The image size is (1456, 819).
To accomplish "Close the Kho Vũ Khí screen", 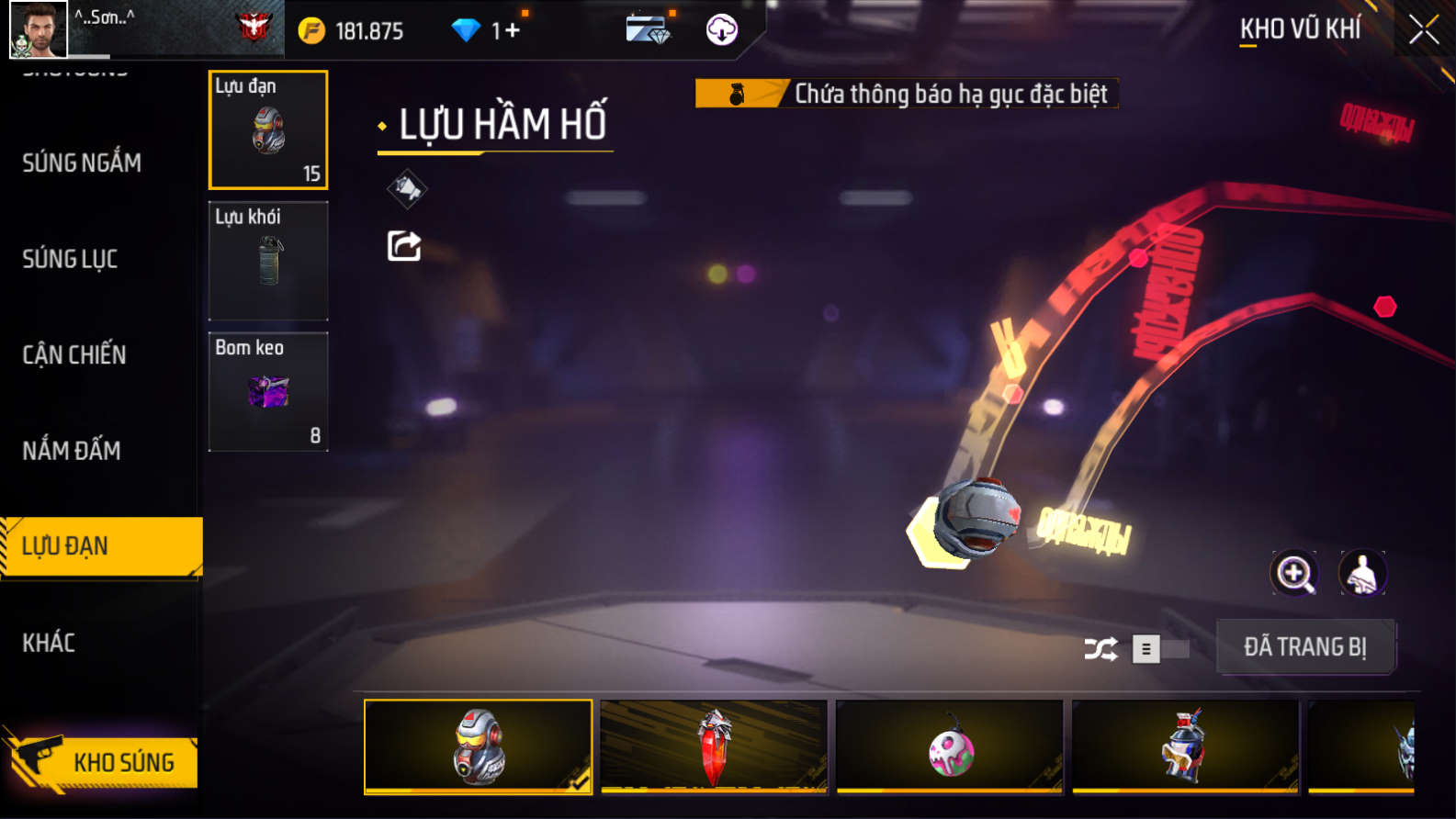I will tap(1423, 30).
